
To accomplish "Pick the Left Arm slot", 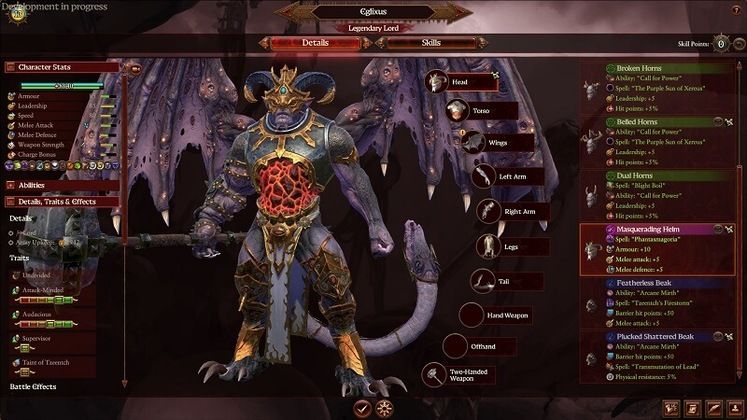I will pyautogui.click(x=506, y=177).
